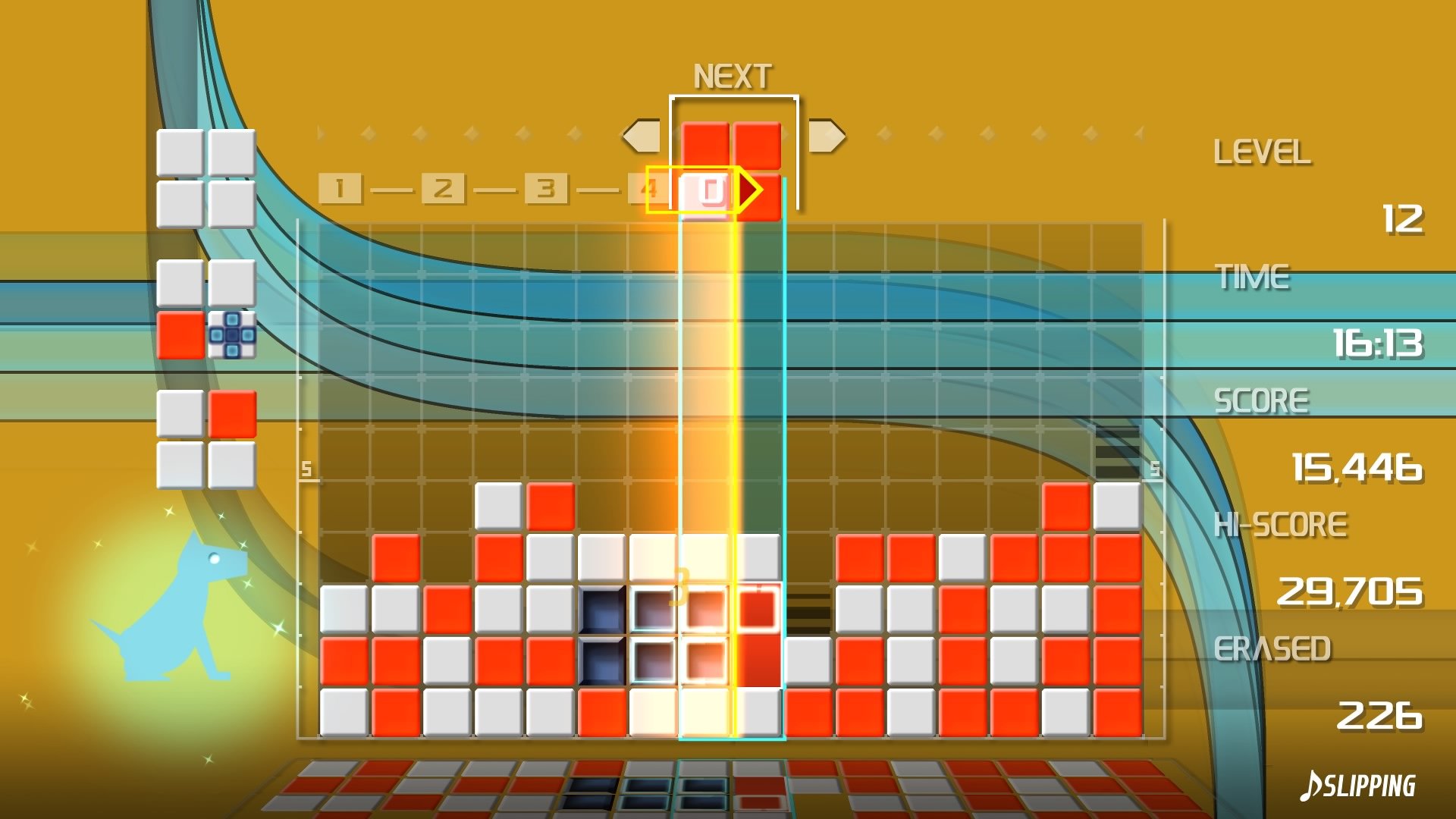Expand the right arrow of the NEXT carousel

(x=828, y=135)
